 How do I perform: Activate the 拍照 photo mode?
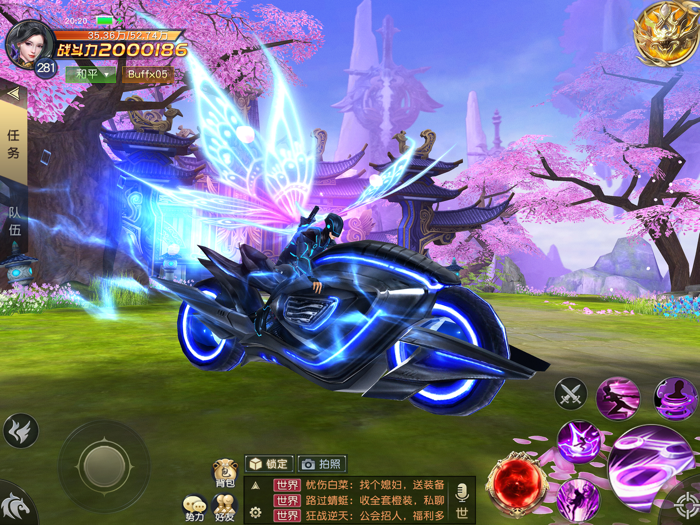323,464
